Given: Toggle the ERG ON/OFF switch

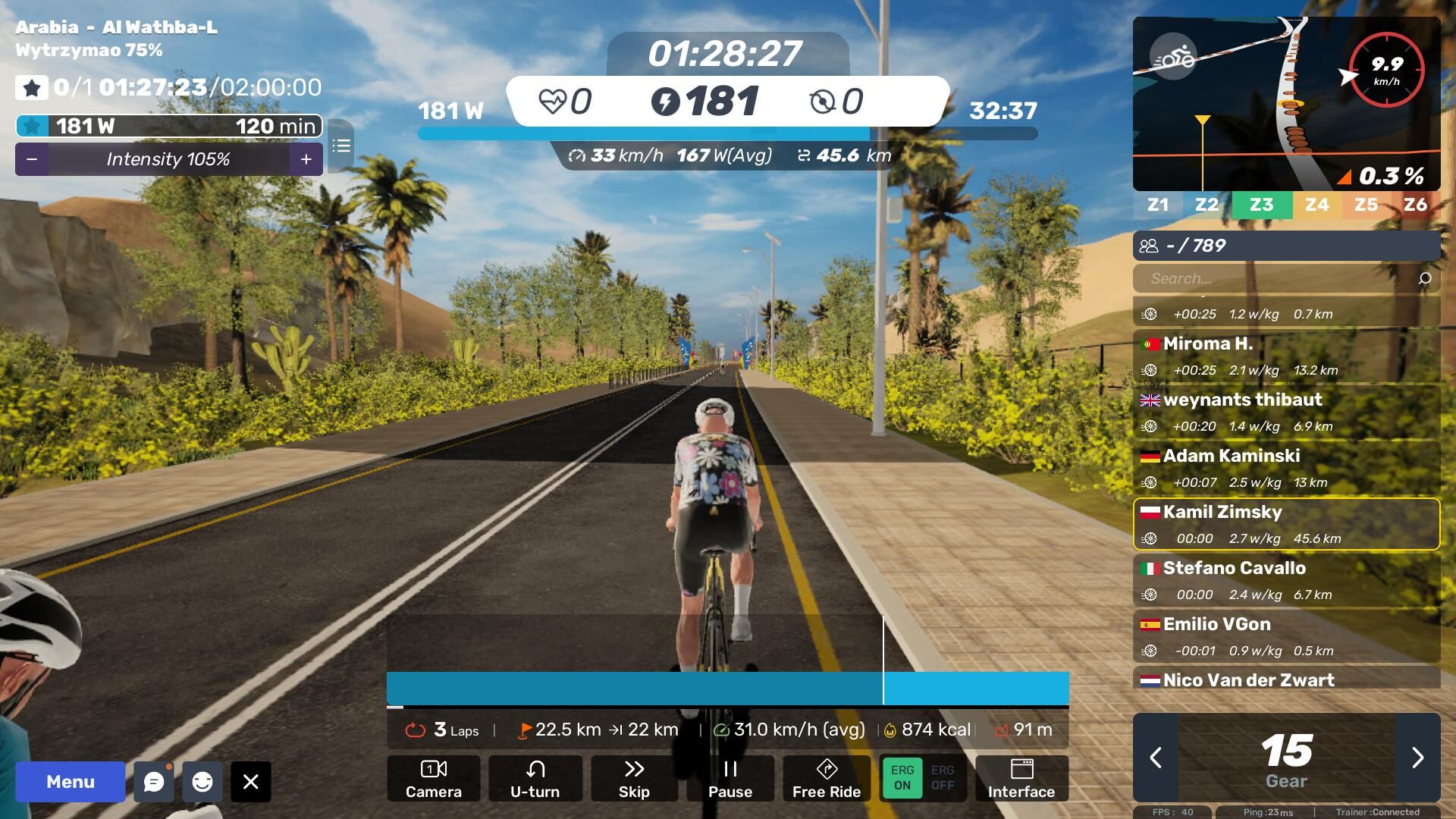Looking at the screenshot, I should (922, 779).
